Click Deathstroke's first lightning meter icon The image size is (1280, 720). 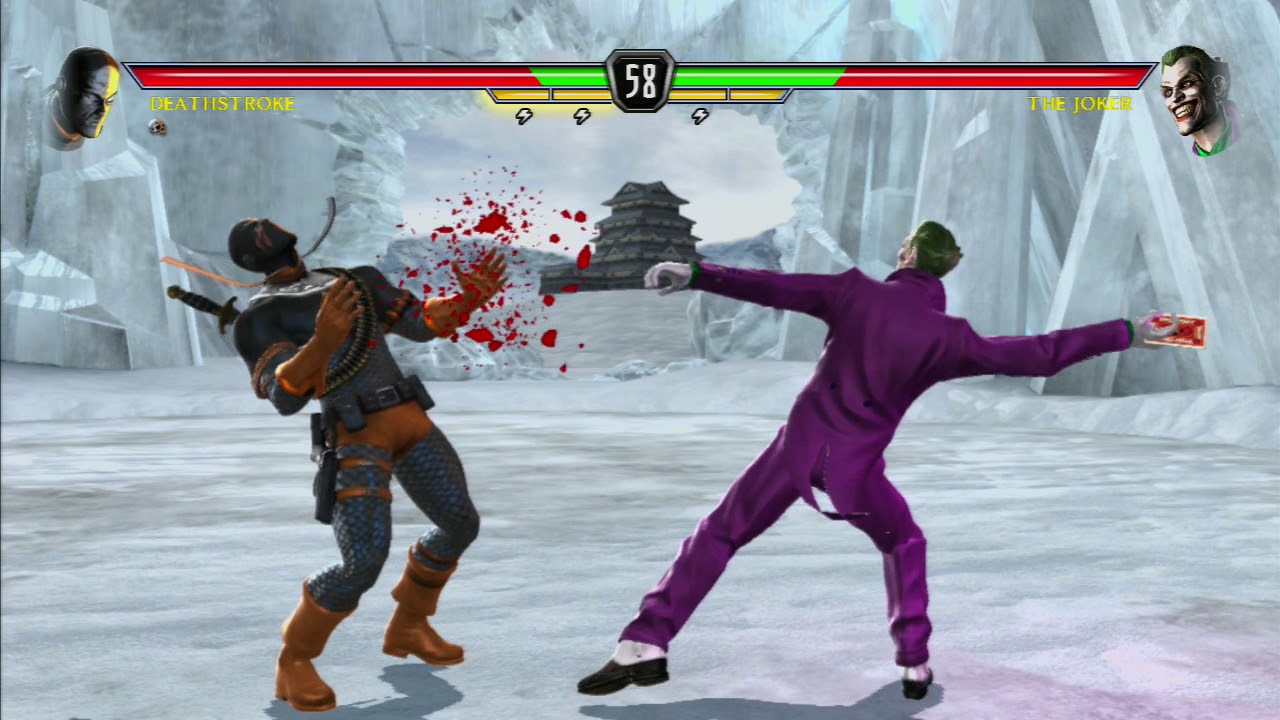click(524, 114)
